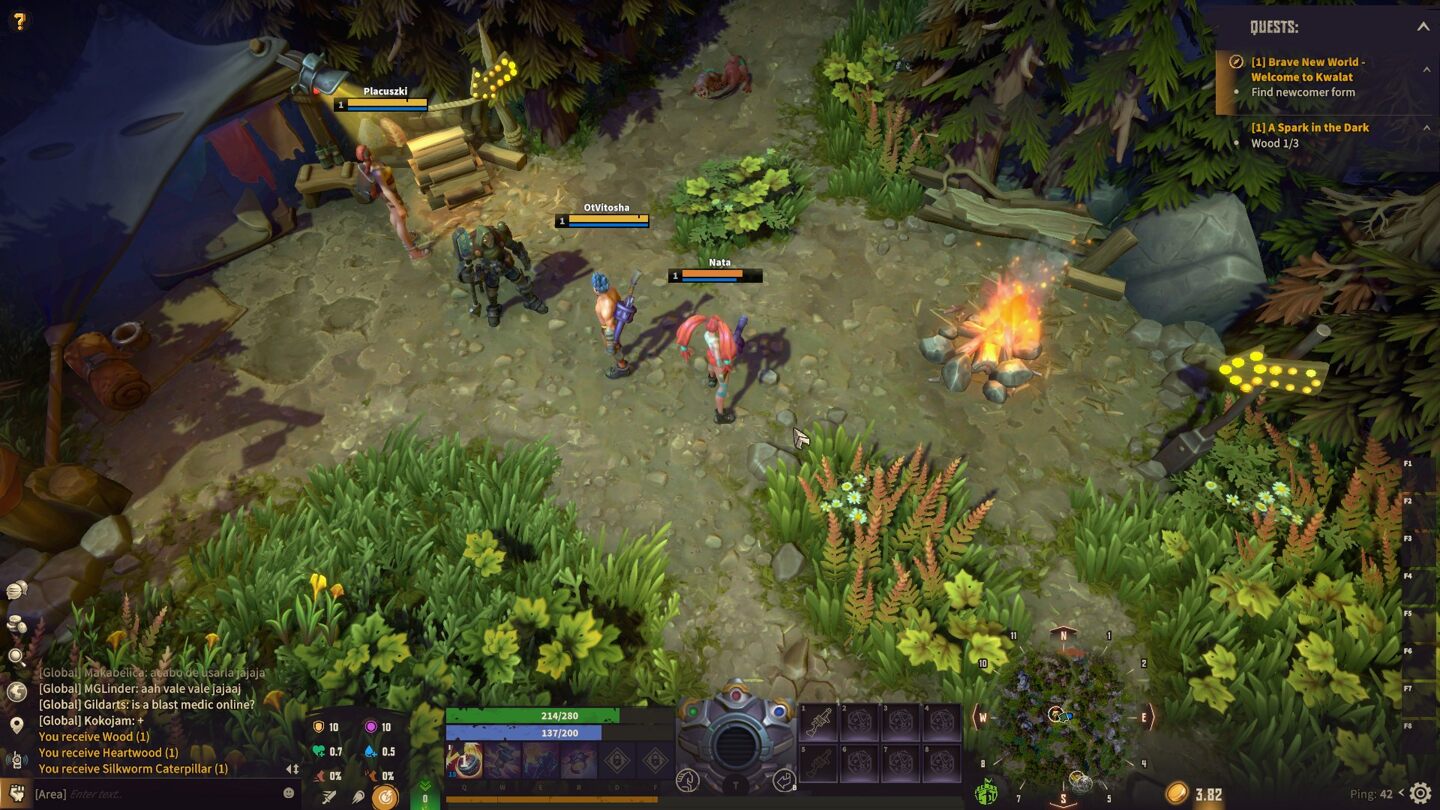The image size is (1440, 810).
Task: Click the coins stack chat filter icon
Action: click(x=16, y=624)
